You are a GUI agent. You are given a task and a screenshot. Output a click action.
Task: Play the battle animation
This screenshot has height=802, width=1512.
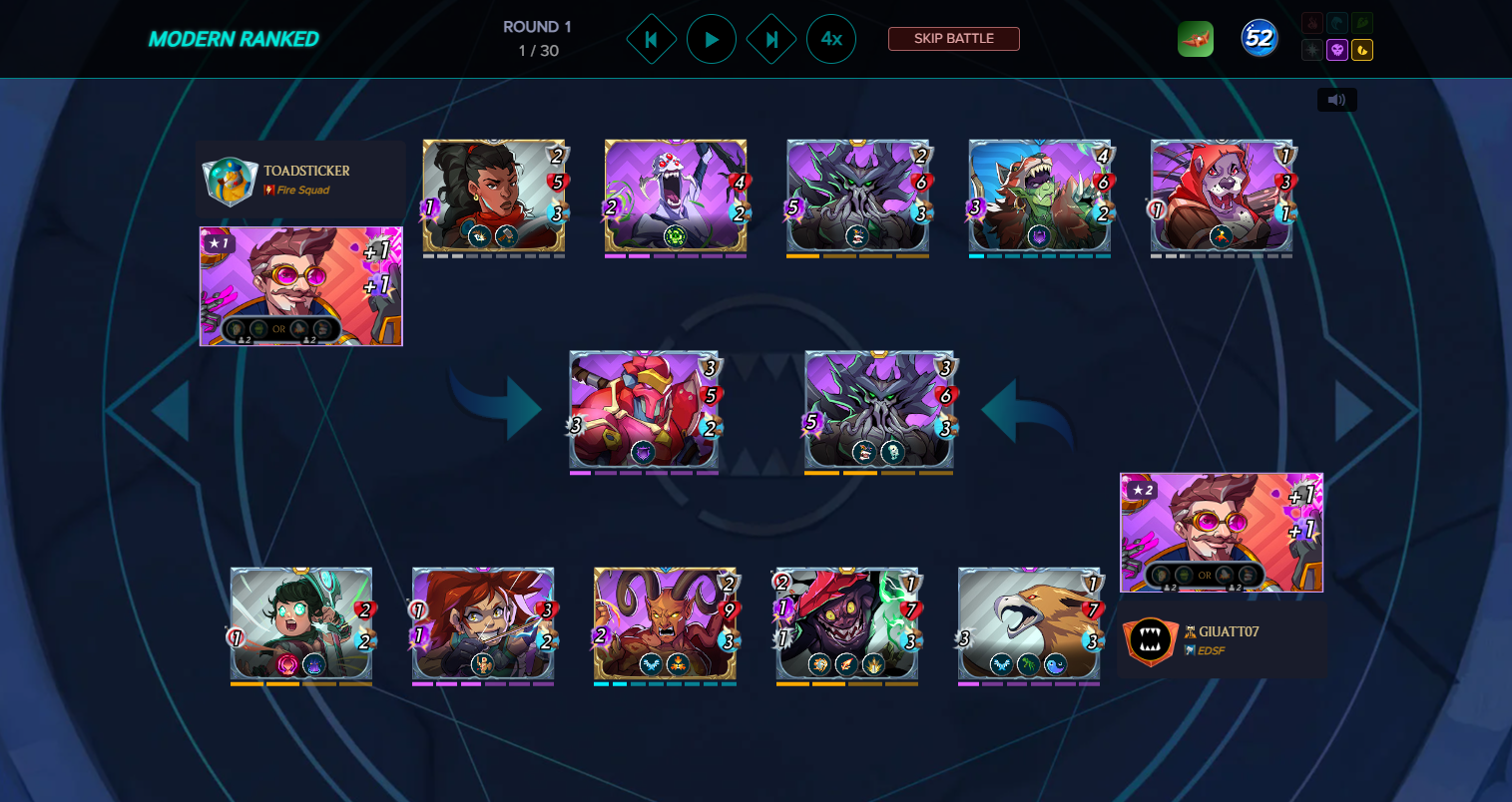pos(712,40)
